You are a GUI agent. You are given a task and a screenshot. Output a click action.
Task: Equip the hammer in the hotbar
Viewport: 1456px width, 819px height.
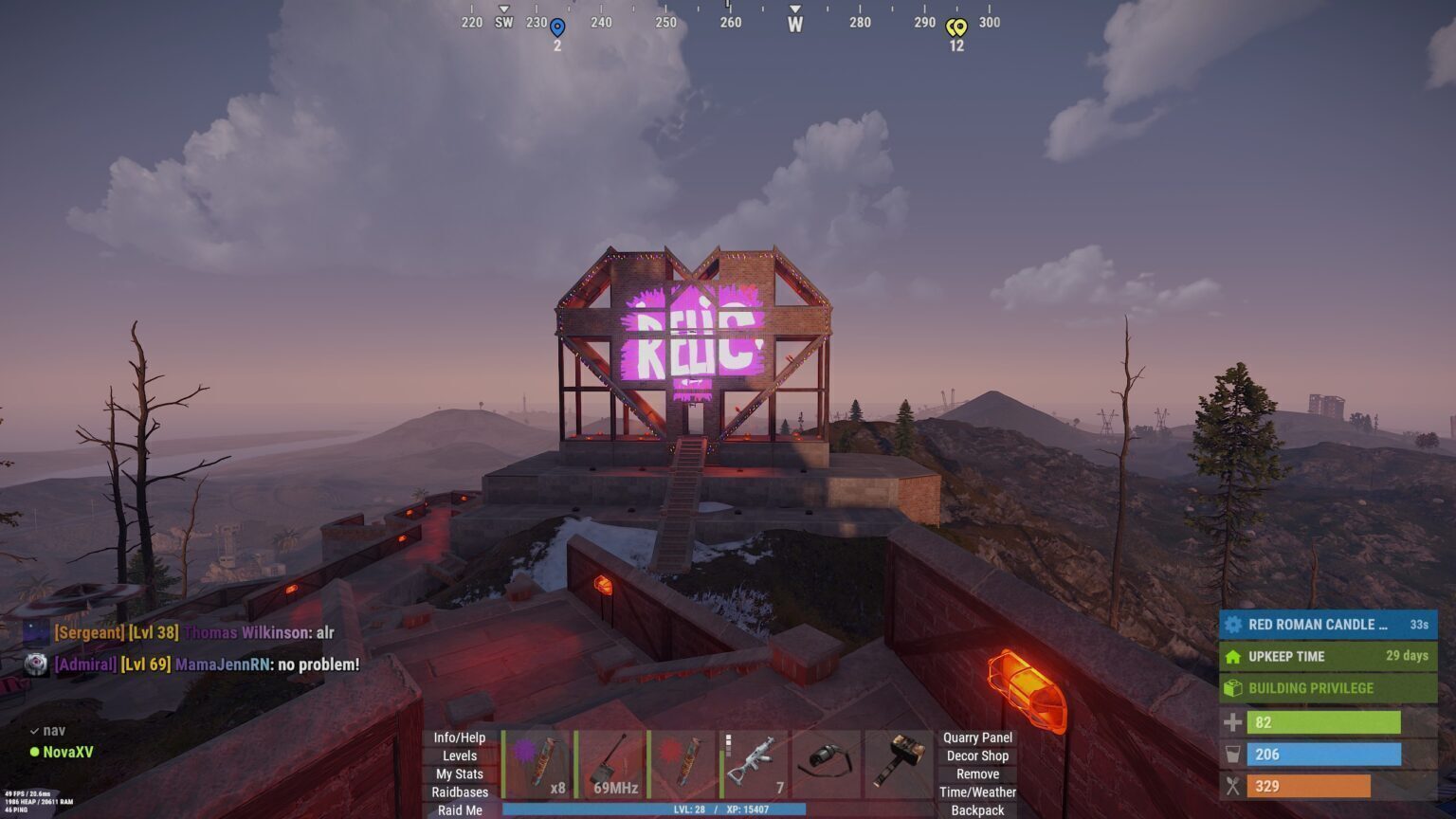click(899, 764)
